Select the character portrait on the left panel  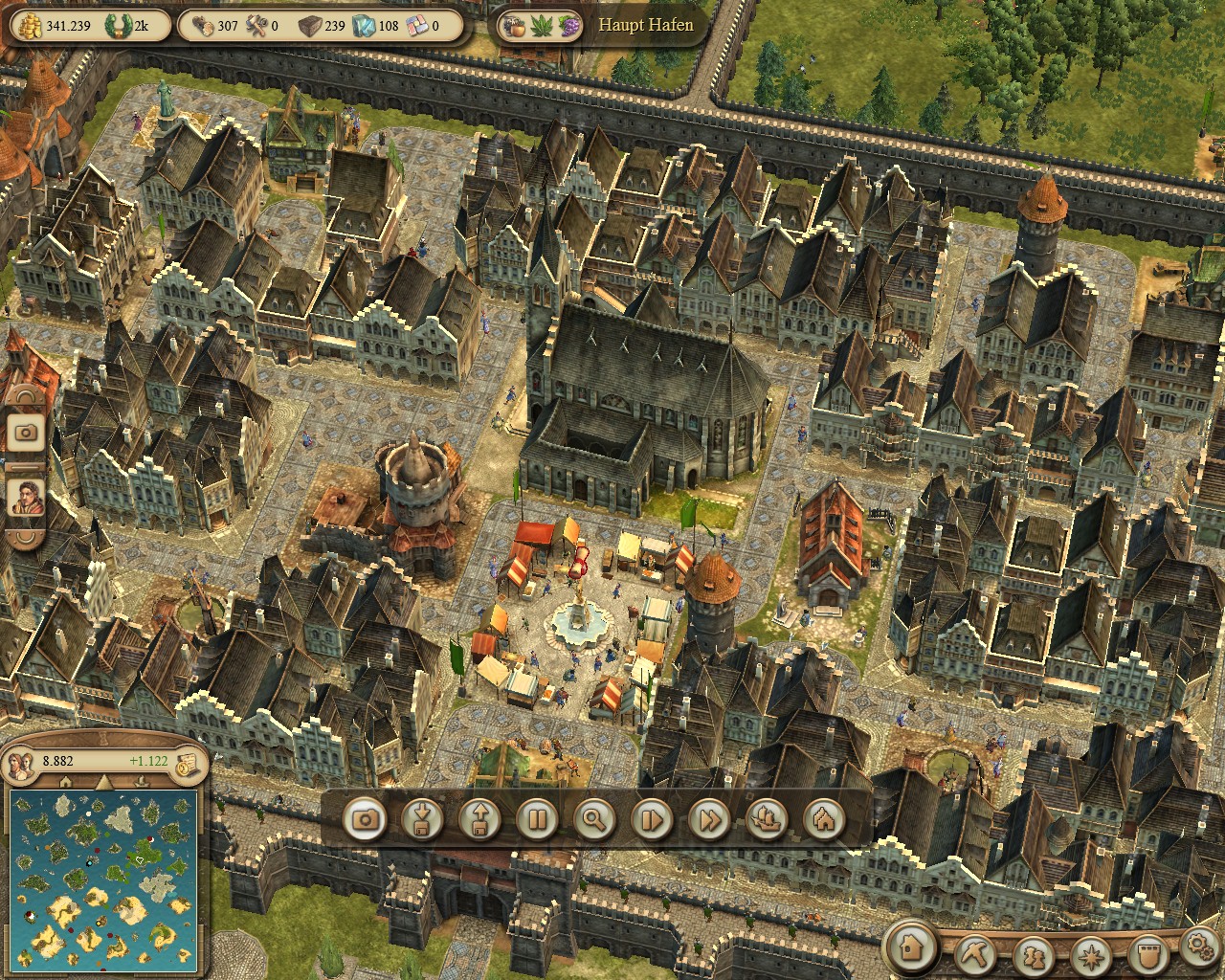point(26,498)
